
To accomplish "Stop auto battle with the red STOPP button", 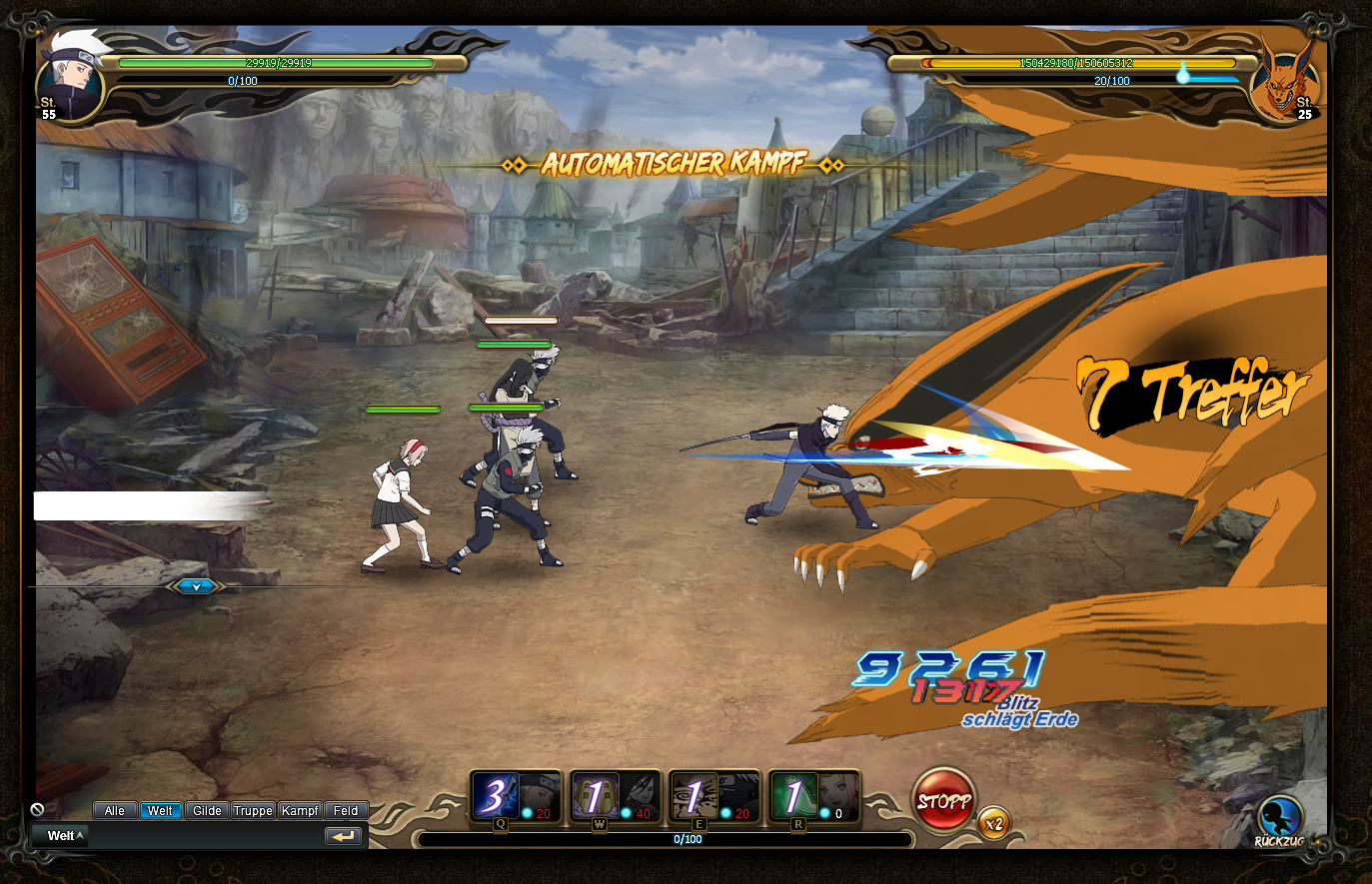I will tap(943, 799).
